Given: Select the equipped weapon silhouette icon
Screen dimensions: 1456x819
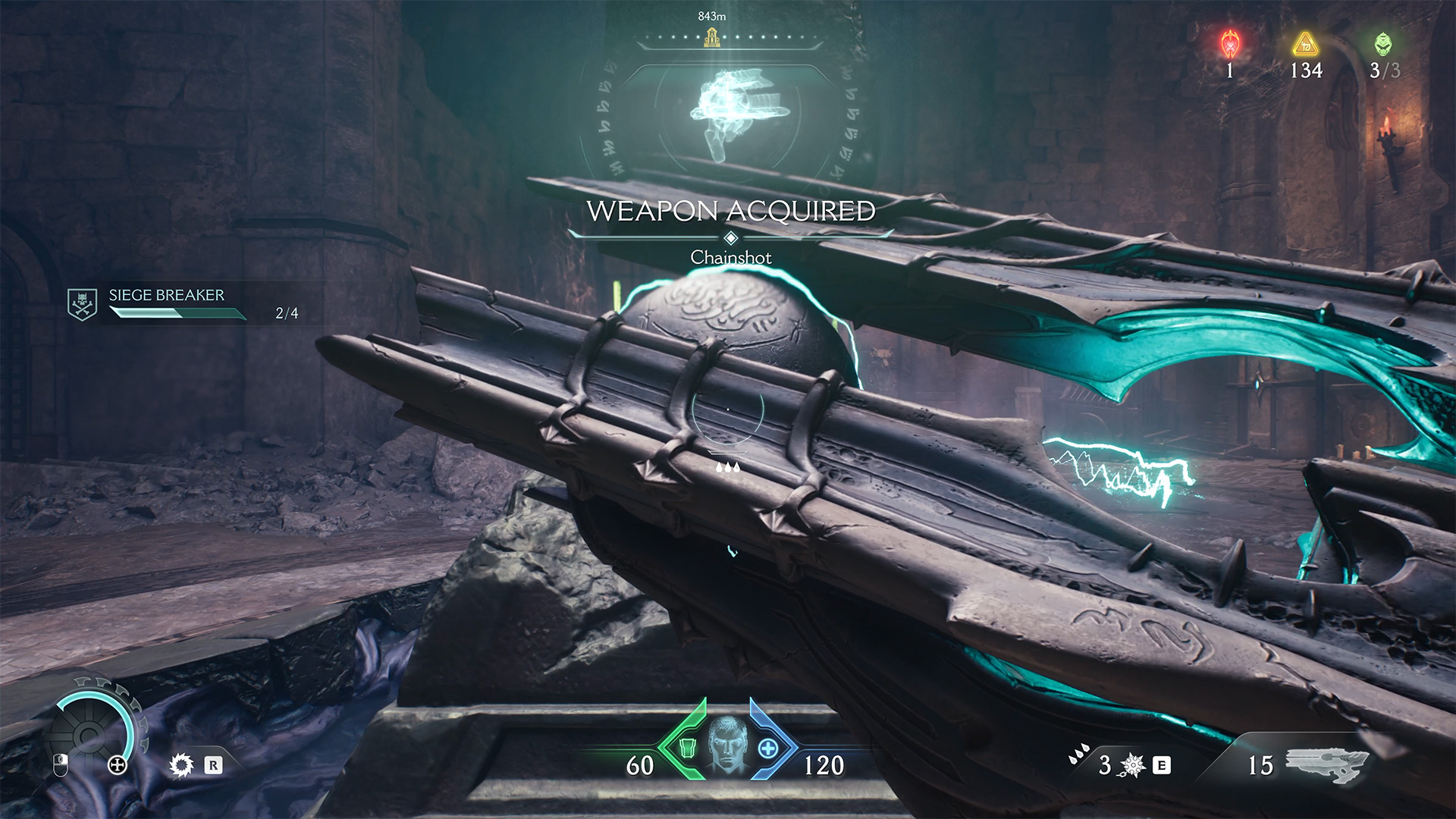Looking at the screenshot, I should pyautogui.click(x=1327, y=764).
